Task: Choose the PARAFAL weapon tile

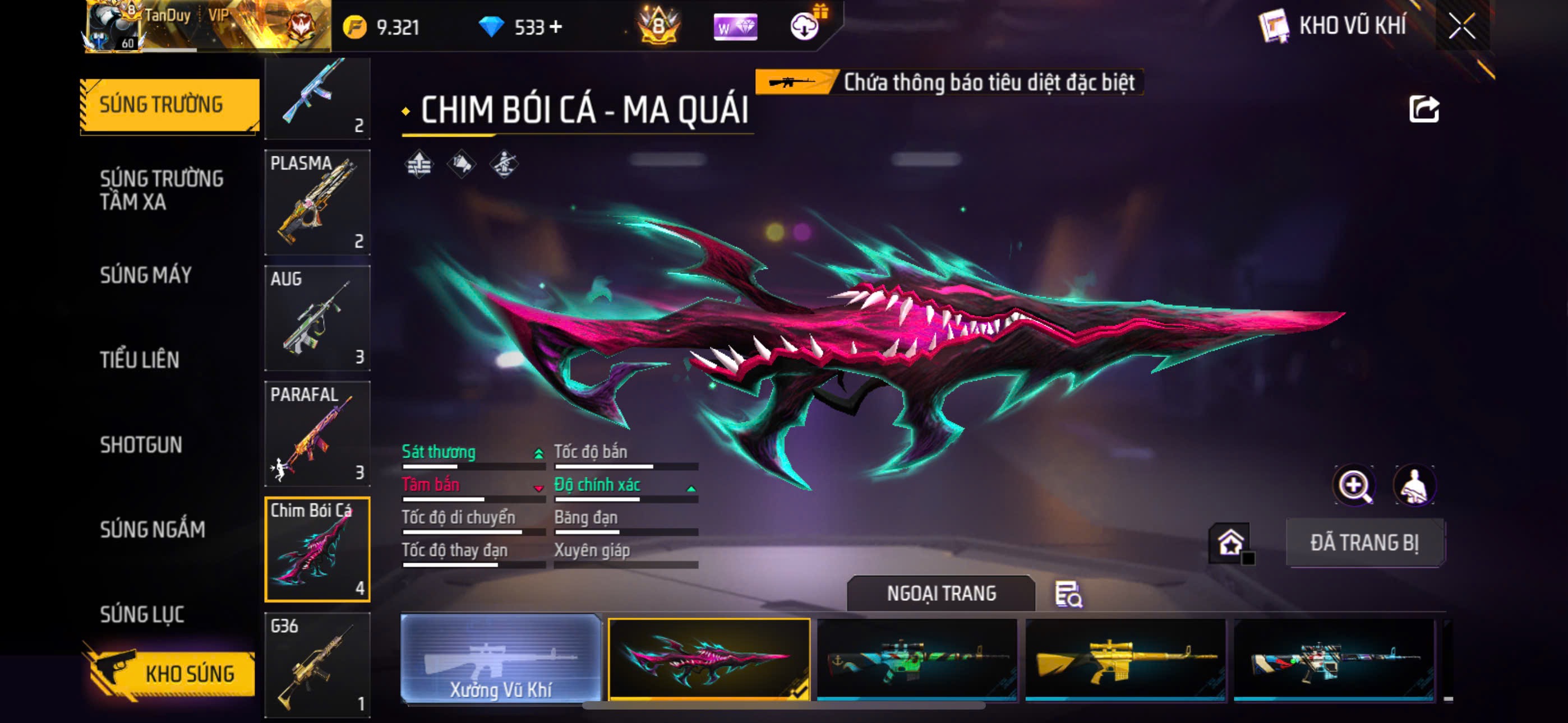Action: [x=317, y=433]
